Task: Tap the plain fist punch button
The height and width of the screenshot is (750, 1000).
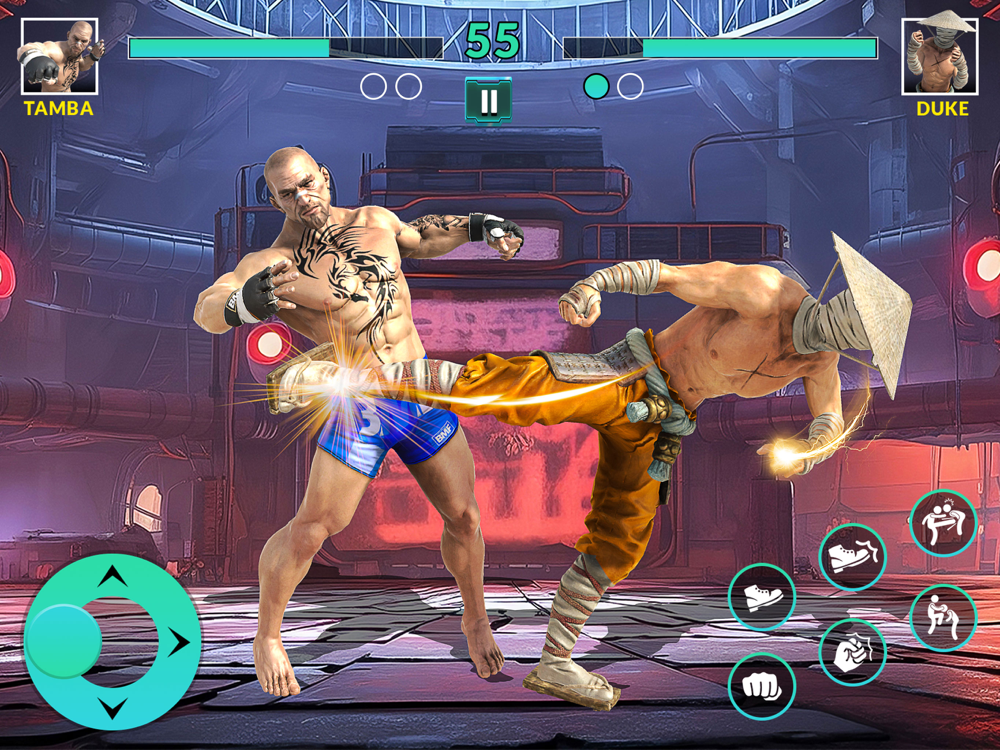Action: 761,687
